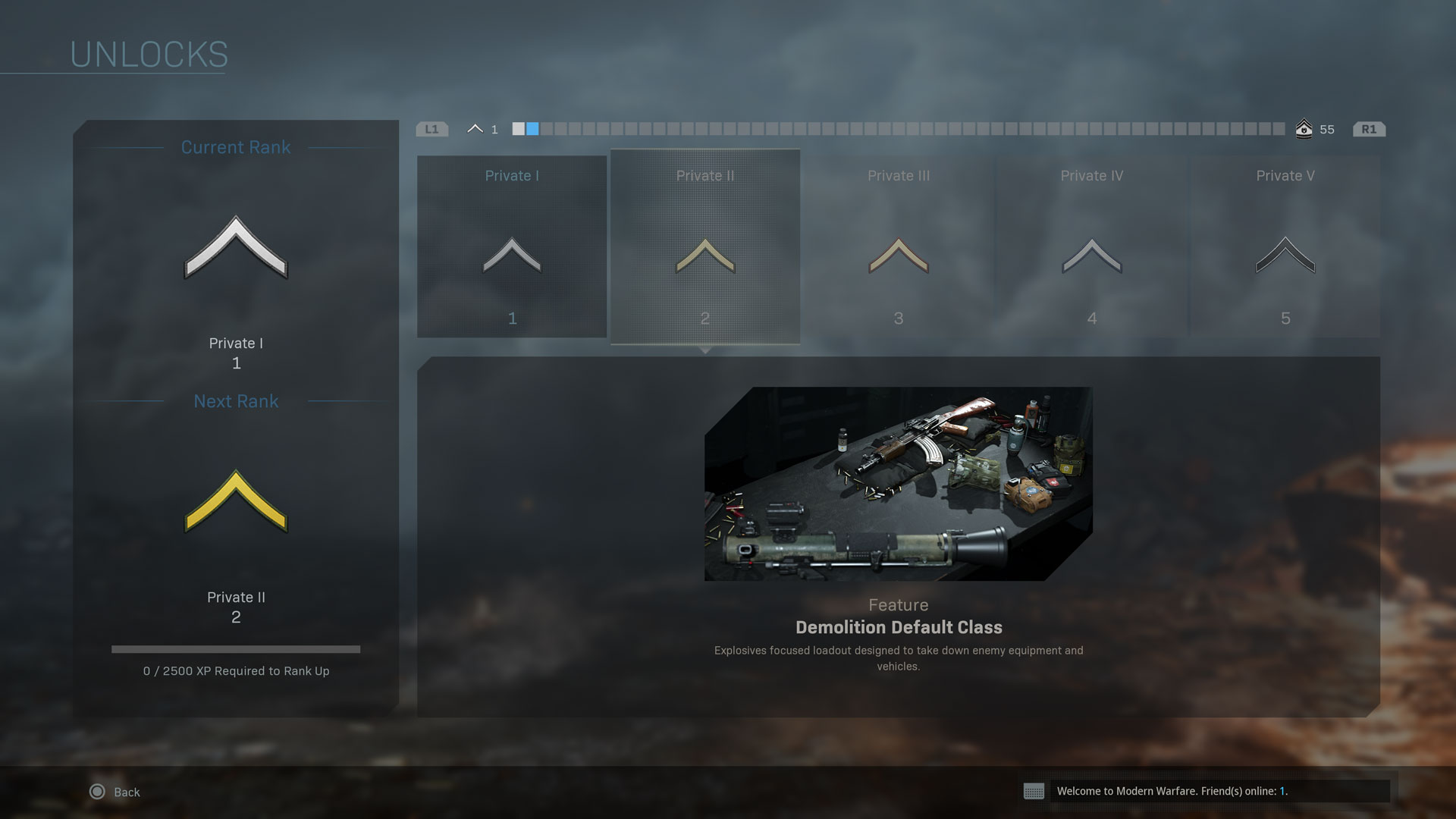Select the highlighted blue segment in rank bar
This screenshot has width=1456, height=819.
[x=533, y=129]
